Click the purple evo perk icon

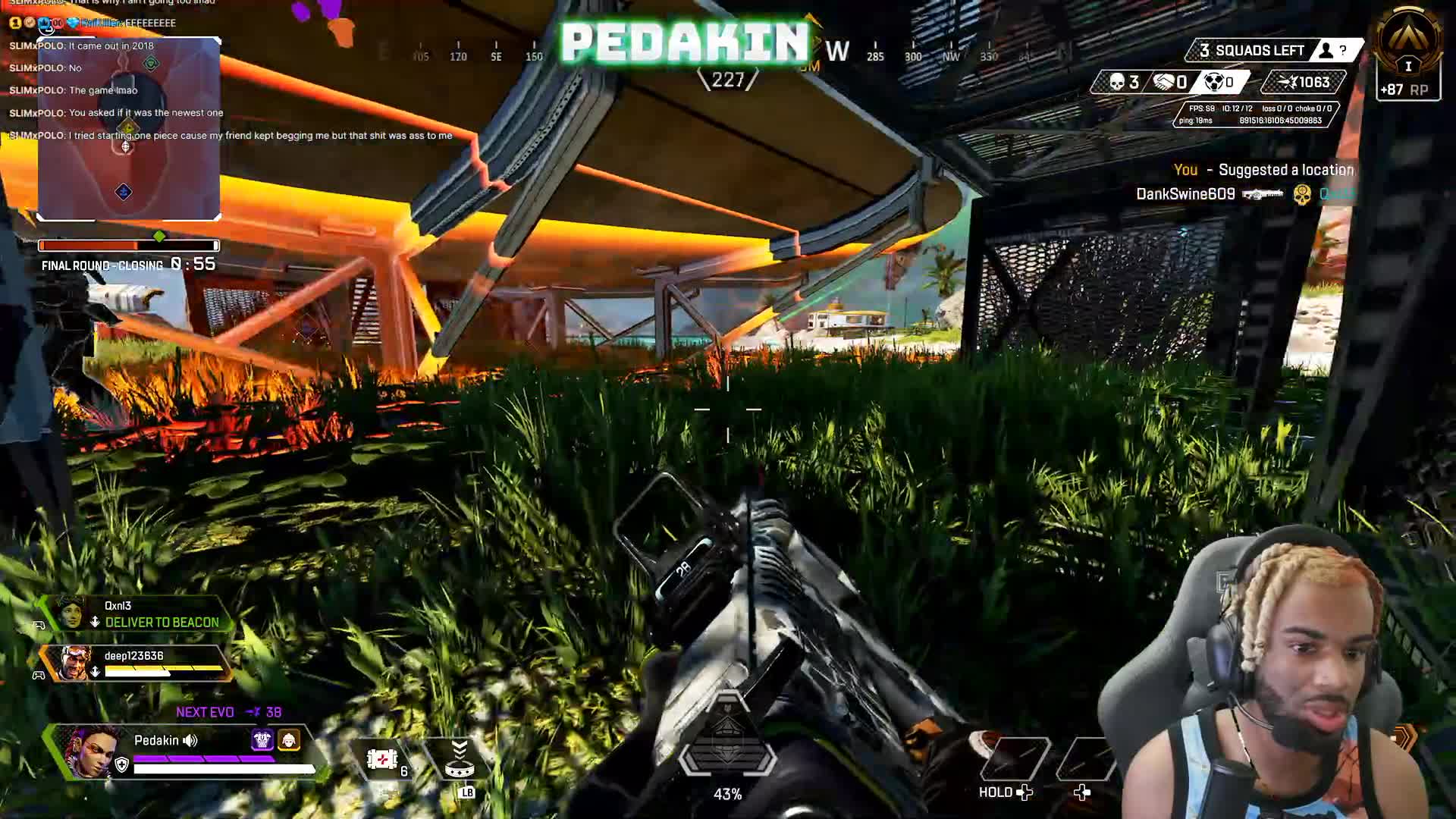[x=262, y=739]
